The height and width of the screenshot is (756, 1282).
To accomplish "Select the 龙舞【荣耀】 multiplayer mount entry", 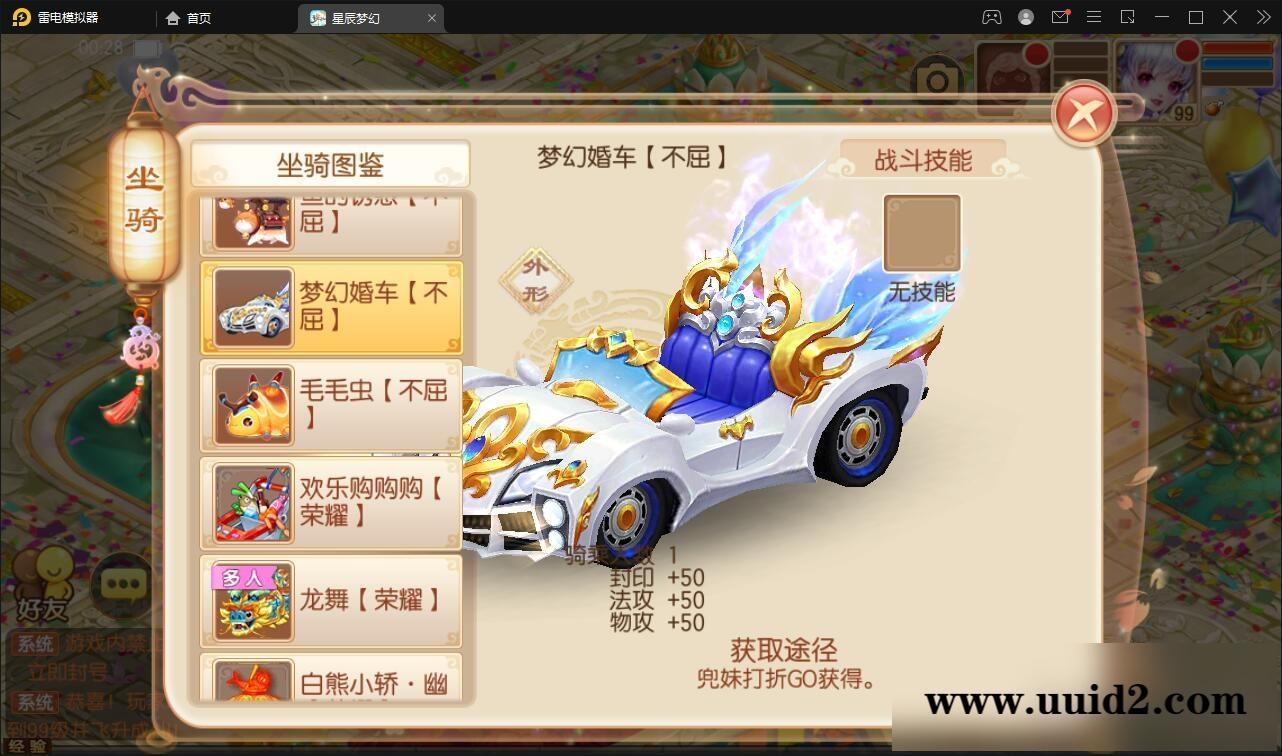I will (x=332, y=600).
